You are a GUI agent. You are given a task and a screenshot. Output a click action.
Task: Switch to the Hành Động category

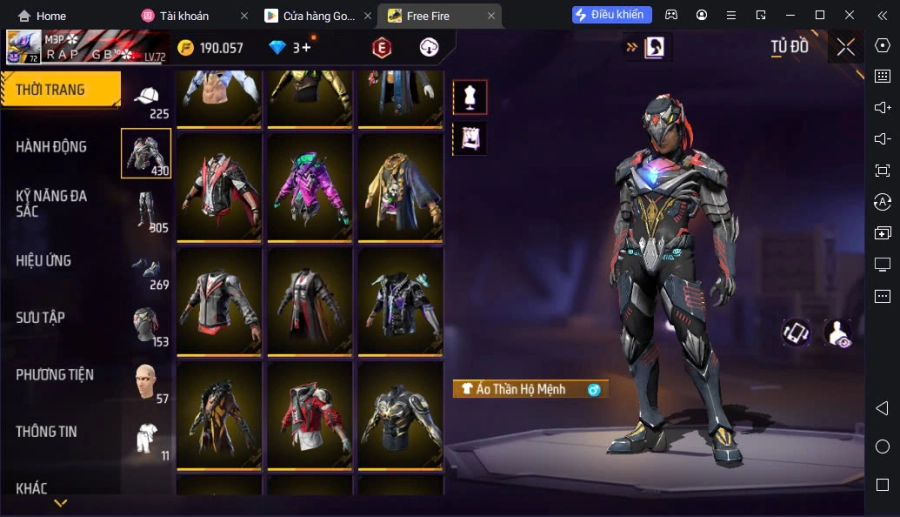52,147
